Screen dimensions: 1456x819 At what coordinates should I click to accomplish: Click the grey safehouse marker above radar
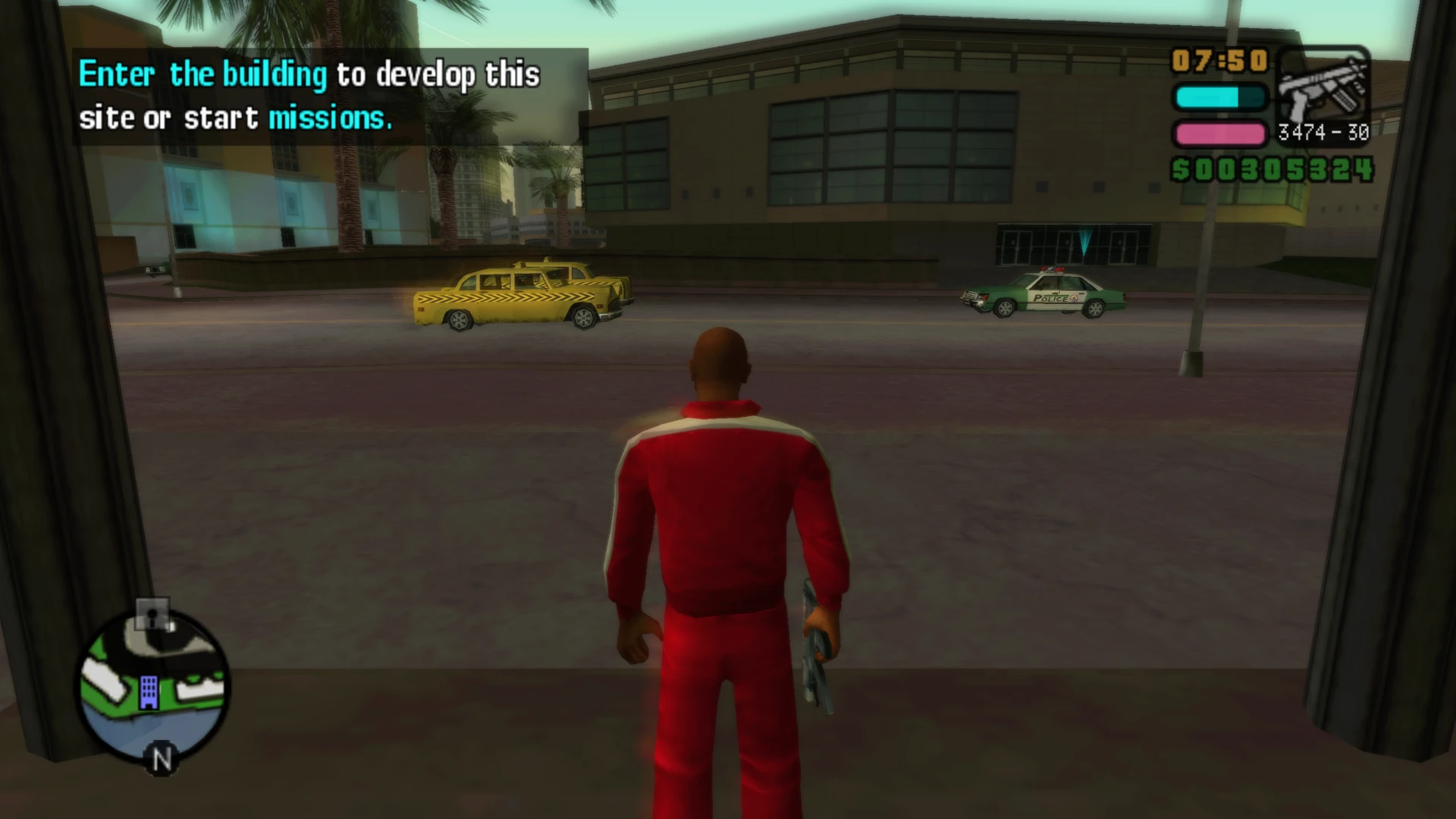pyautogui.click(x=153, y=615)
